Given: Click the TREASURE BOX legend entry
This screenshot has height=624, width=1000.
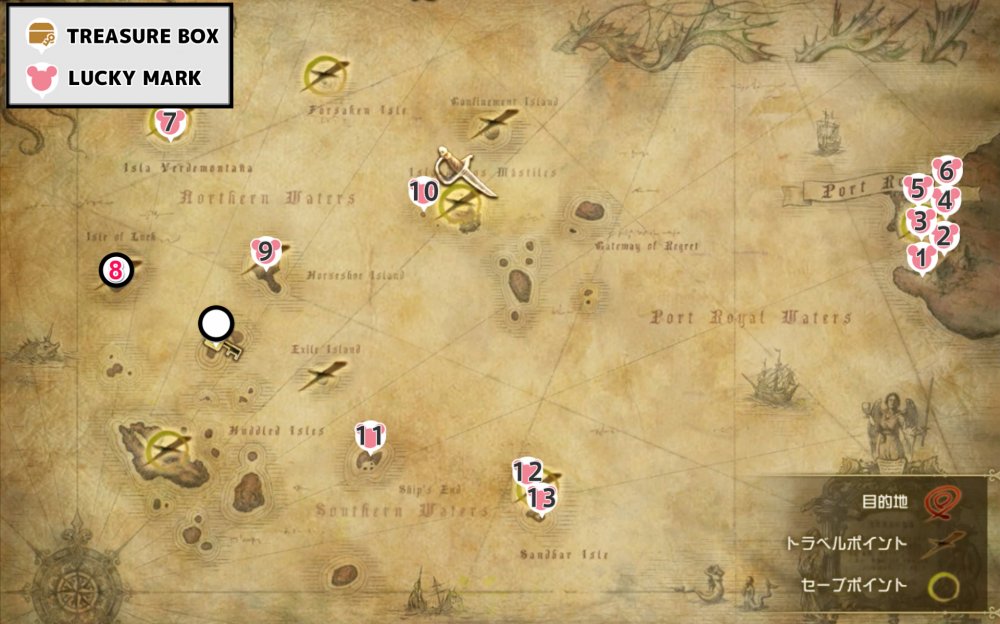Looking at the screenshot, I should [120, 36].
